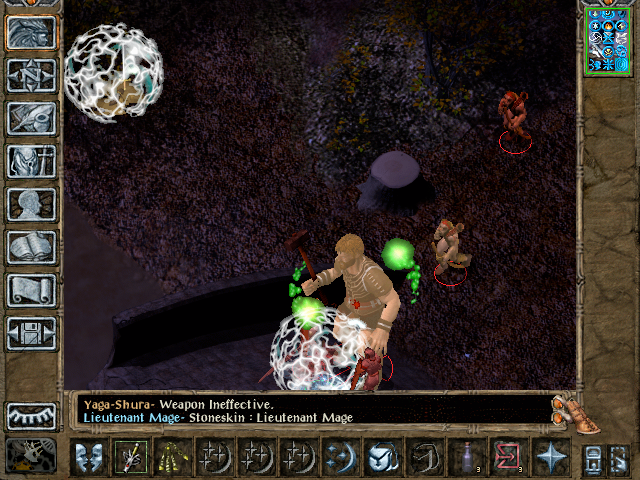Screen dimensions: 640x480
Task: Click the closed eye sidebar button
Action: (x=32, y=415)
